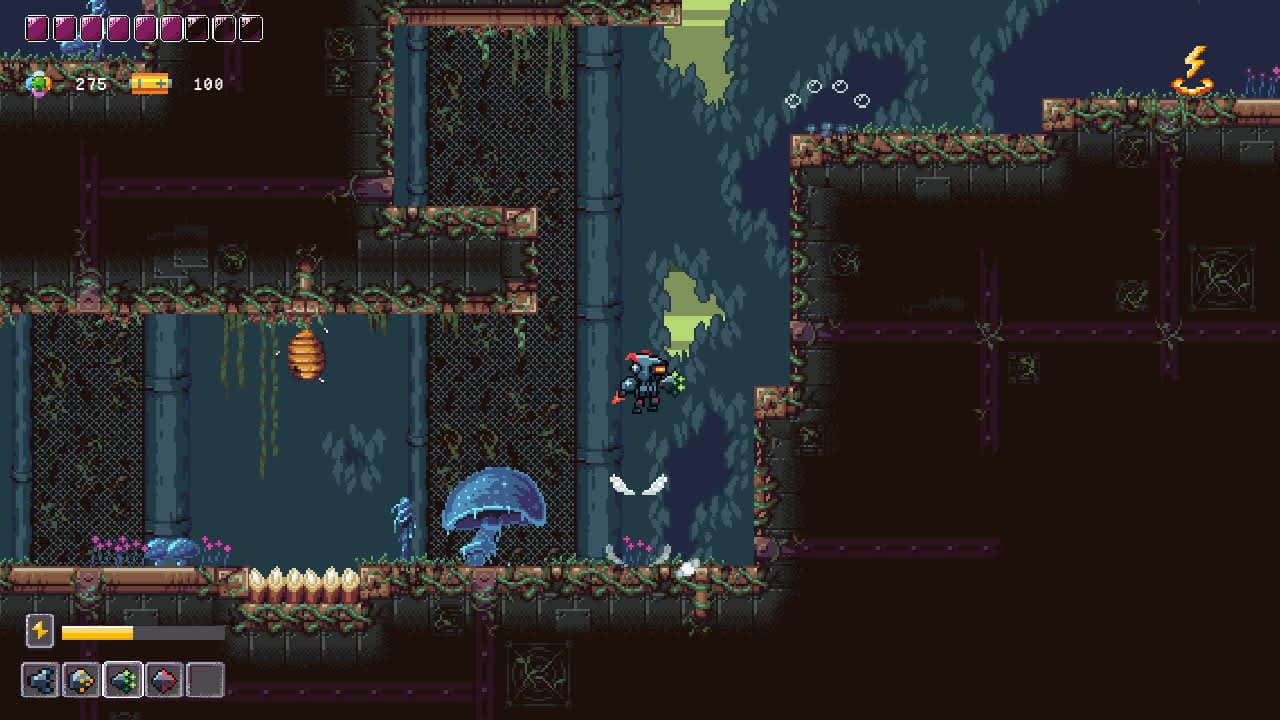Open the empty fifth ability slot
1280x720 pixels.
tap(205, 680)
